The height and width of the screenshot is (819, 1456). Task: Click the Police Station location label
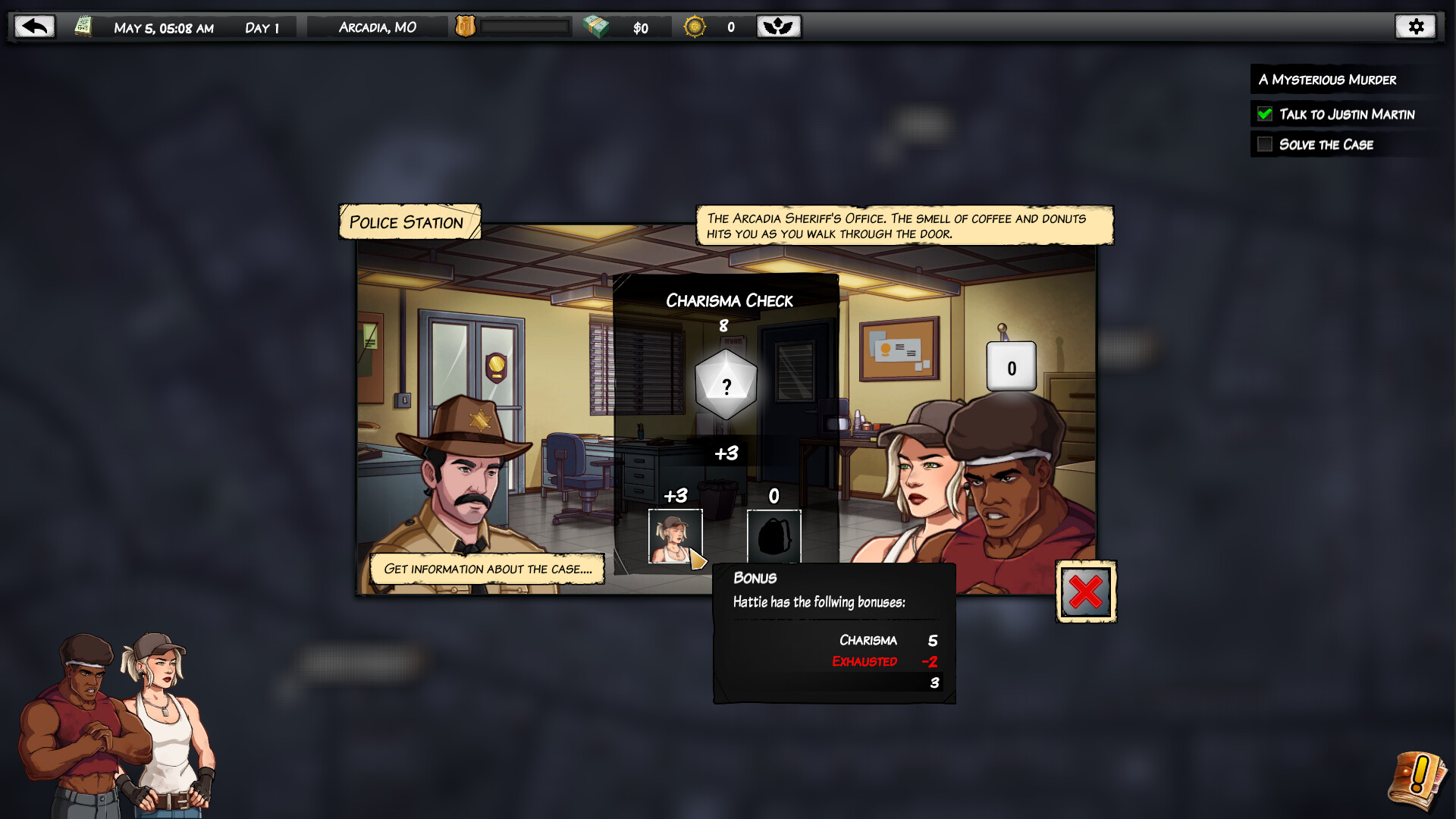pyautogui.click(x=406, y=222)
